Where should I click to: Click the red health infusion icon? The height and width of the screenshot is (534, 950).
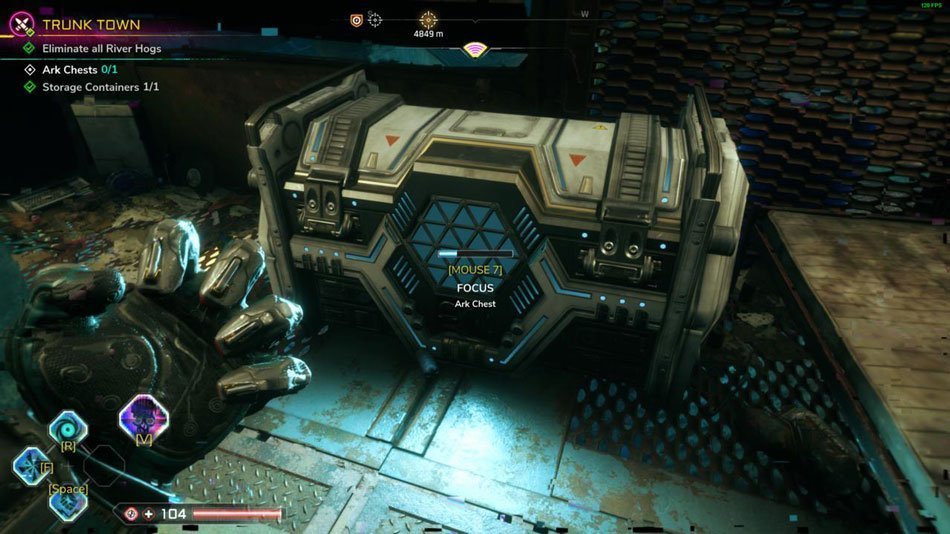coord(130,514)
